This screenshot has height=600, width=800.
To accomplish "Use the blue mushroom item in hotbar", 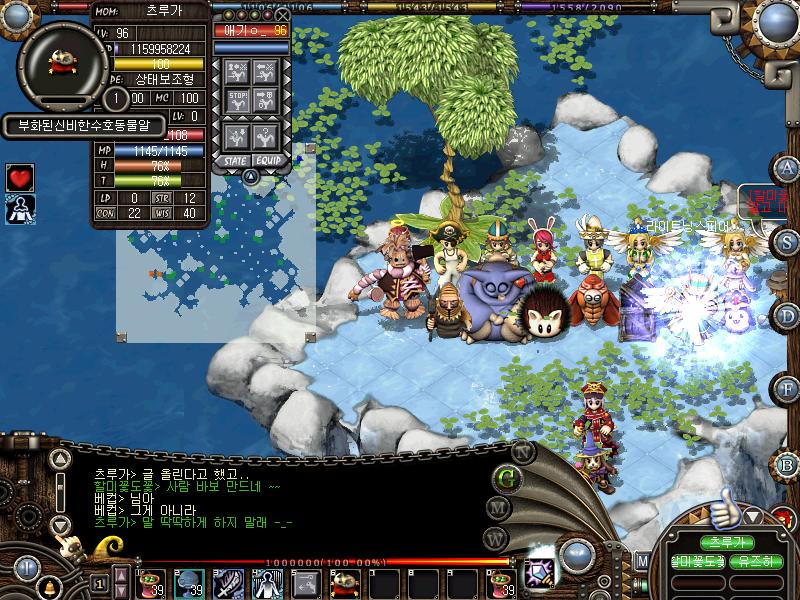I will [190, 582].
